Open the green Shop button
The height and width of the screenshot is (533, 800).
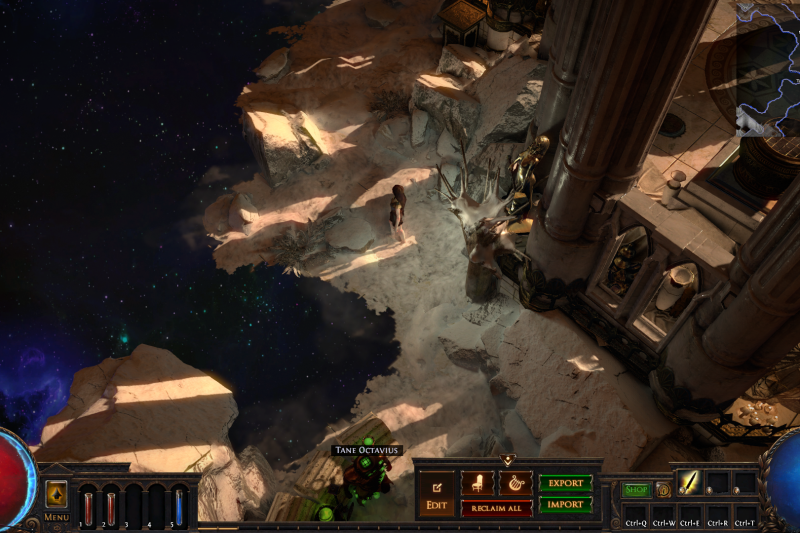[x=636, y=490]
